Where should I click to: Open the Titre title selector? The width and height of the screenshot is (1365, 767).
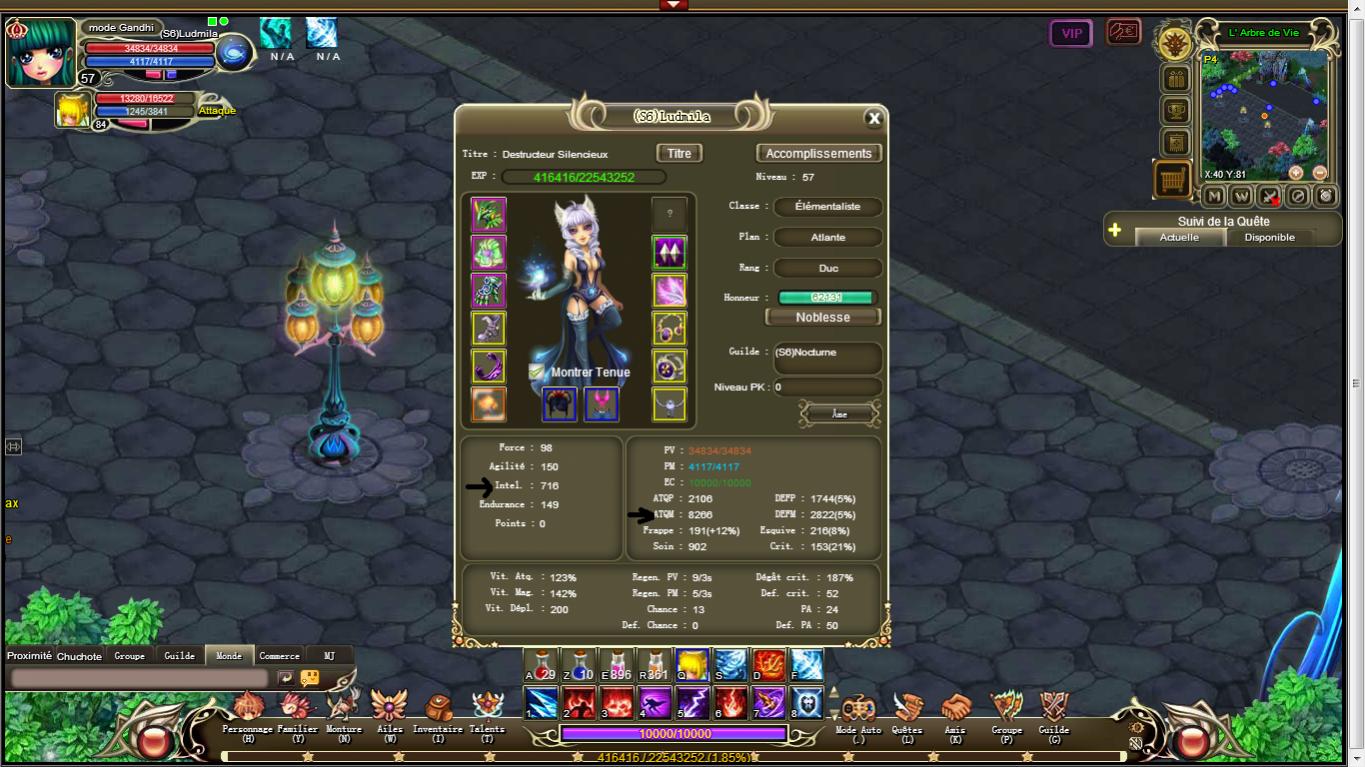pos(679,153)
